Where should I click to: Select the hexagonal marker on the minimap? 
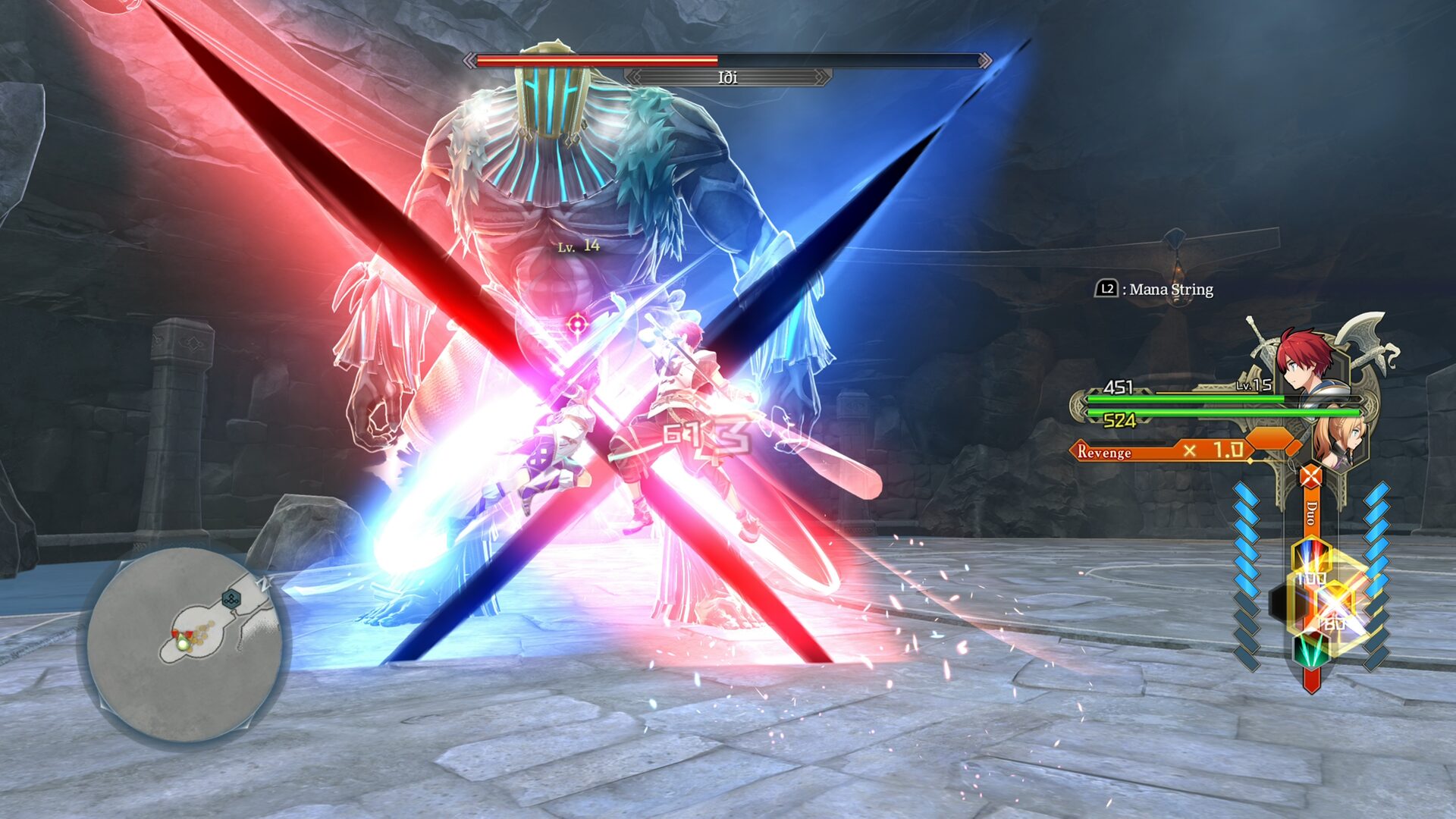[231, 600]
